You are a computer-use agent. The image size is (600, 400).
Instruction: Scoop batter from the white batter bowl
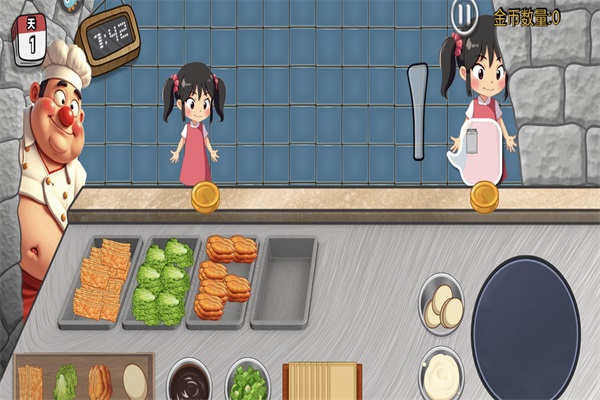click(x=441, y=375)
